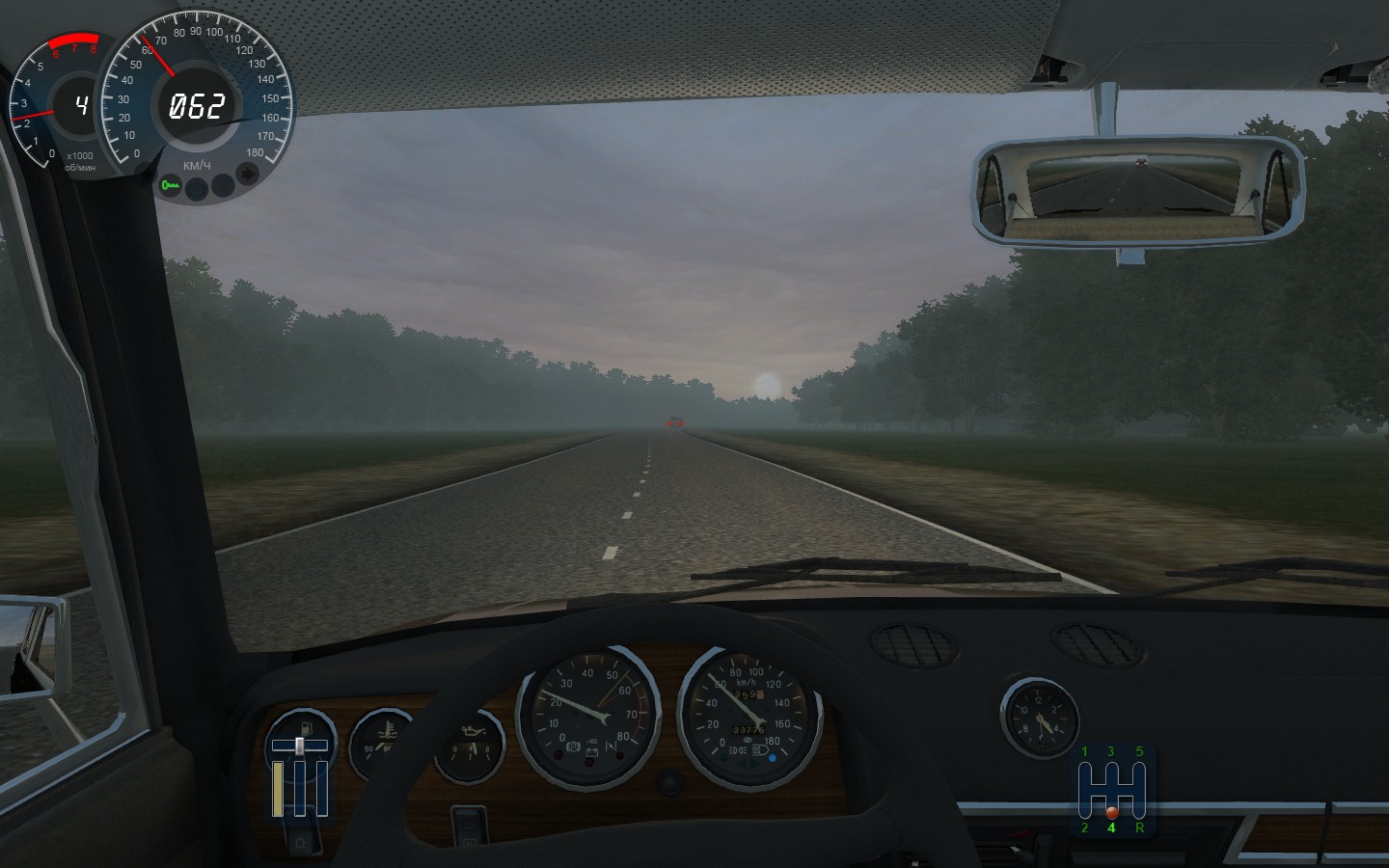Choose gear 3 on the shifter diagram
The width and height of the screenshot is (1389, 868).
1111,752
